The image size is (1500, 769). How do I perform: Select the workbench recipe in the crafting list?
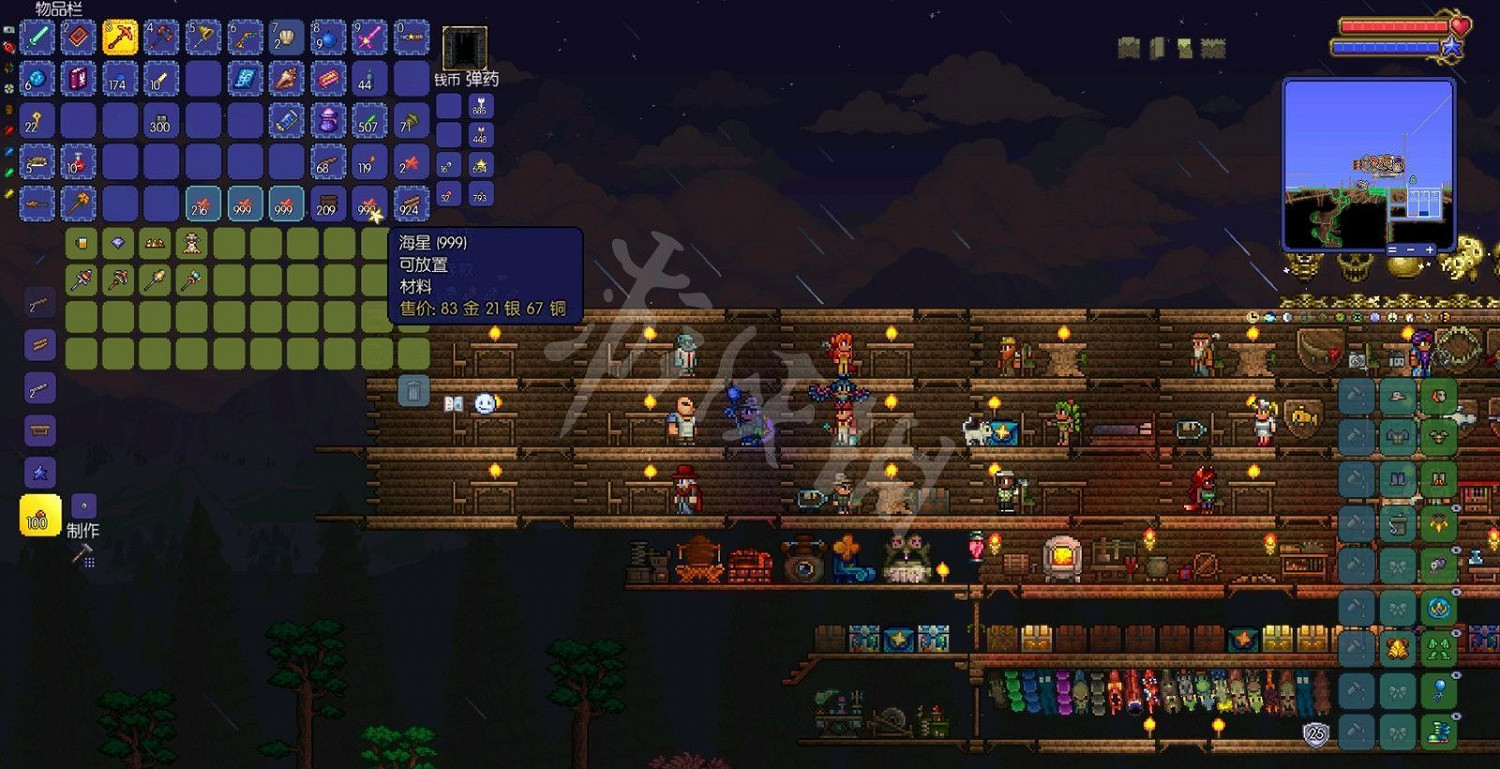tap(40, 429)
